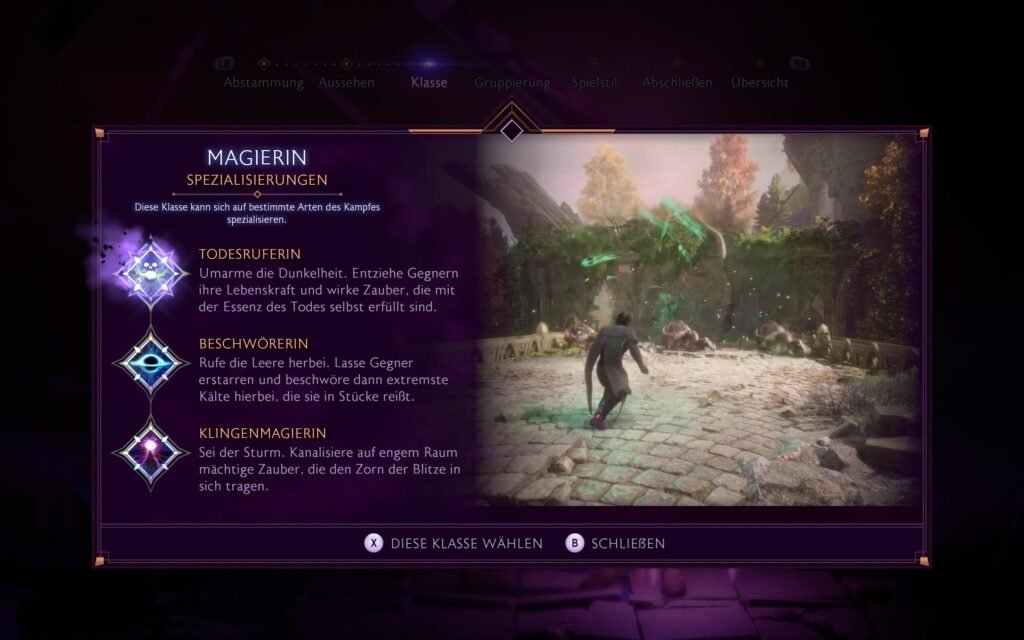
Task: Pick the Klingenmagierin specialization icon
Action: click(x=151, y=454)
